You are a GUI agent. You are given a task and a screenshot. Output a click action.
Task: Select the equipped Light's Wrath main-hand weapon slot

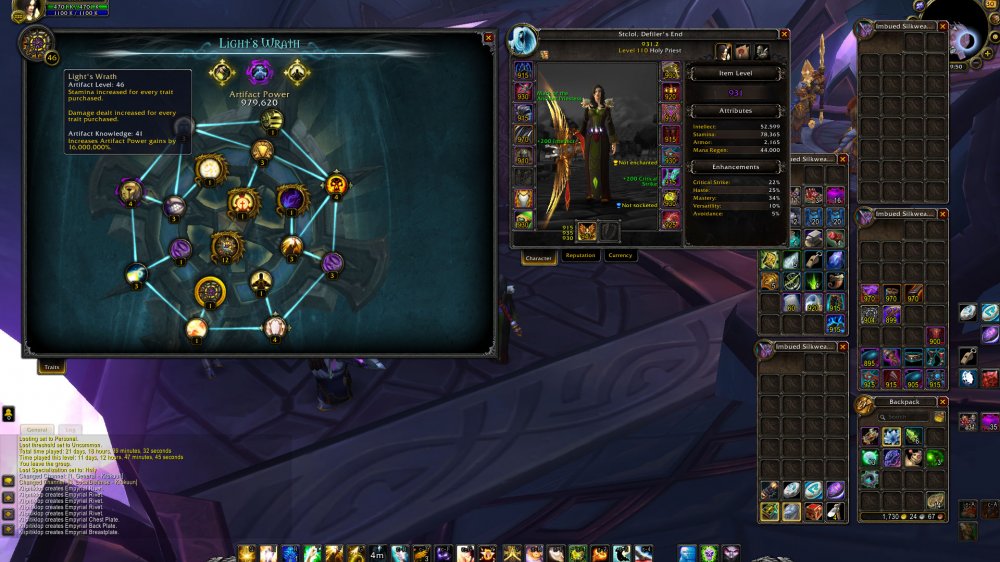587,232
